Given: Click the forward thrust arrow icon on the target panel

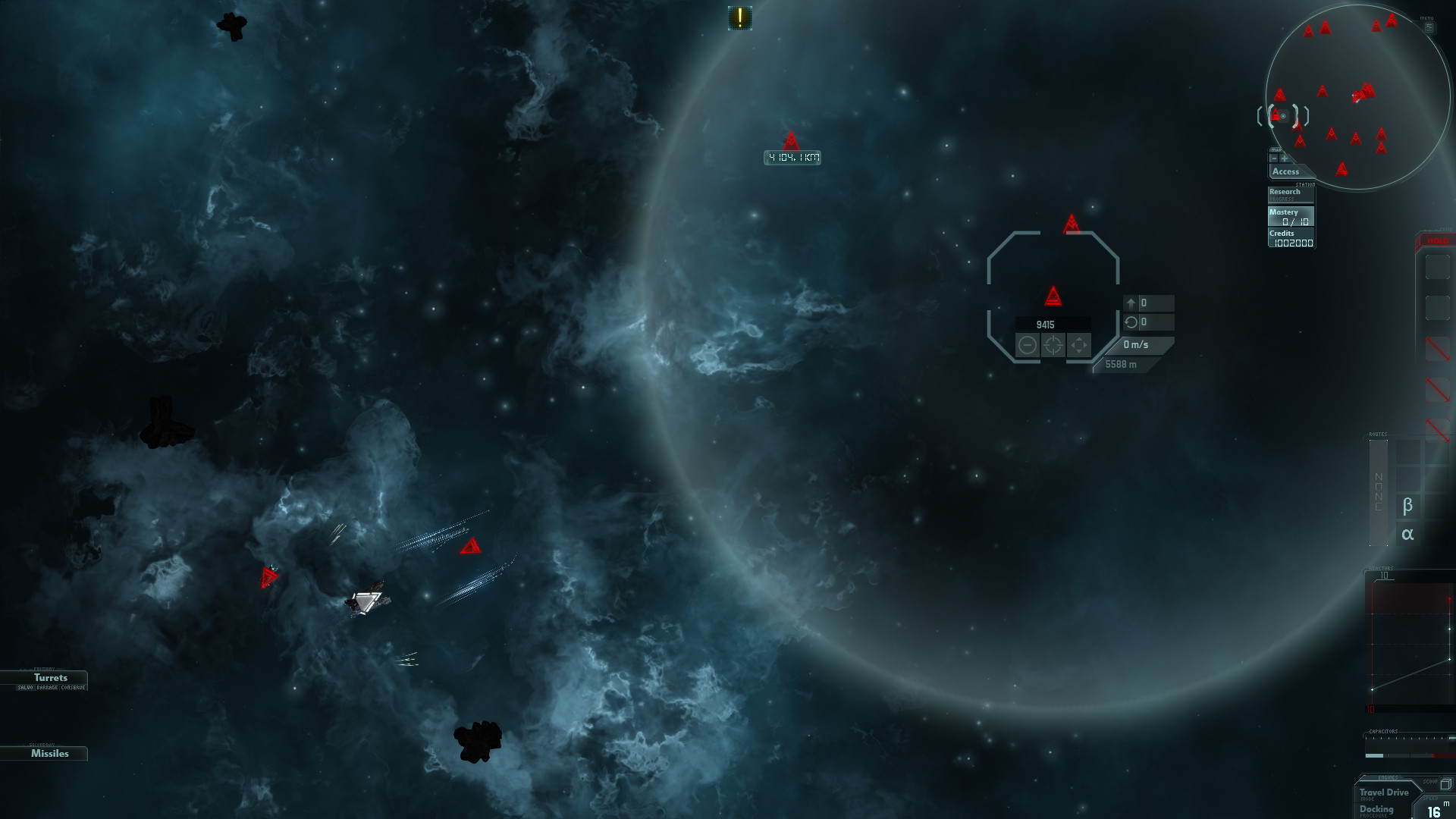Looking at the screenshot, I should pyautogui.click(x=1131, y=303).
